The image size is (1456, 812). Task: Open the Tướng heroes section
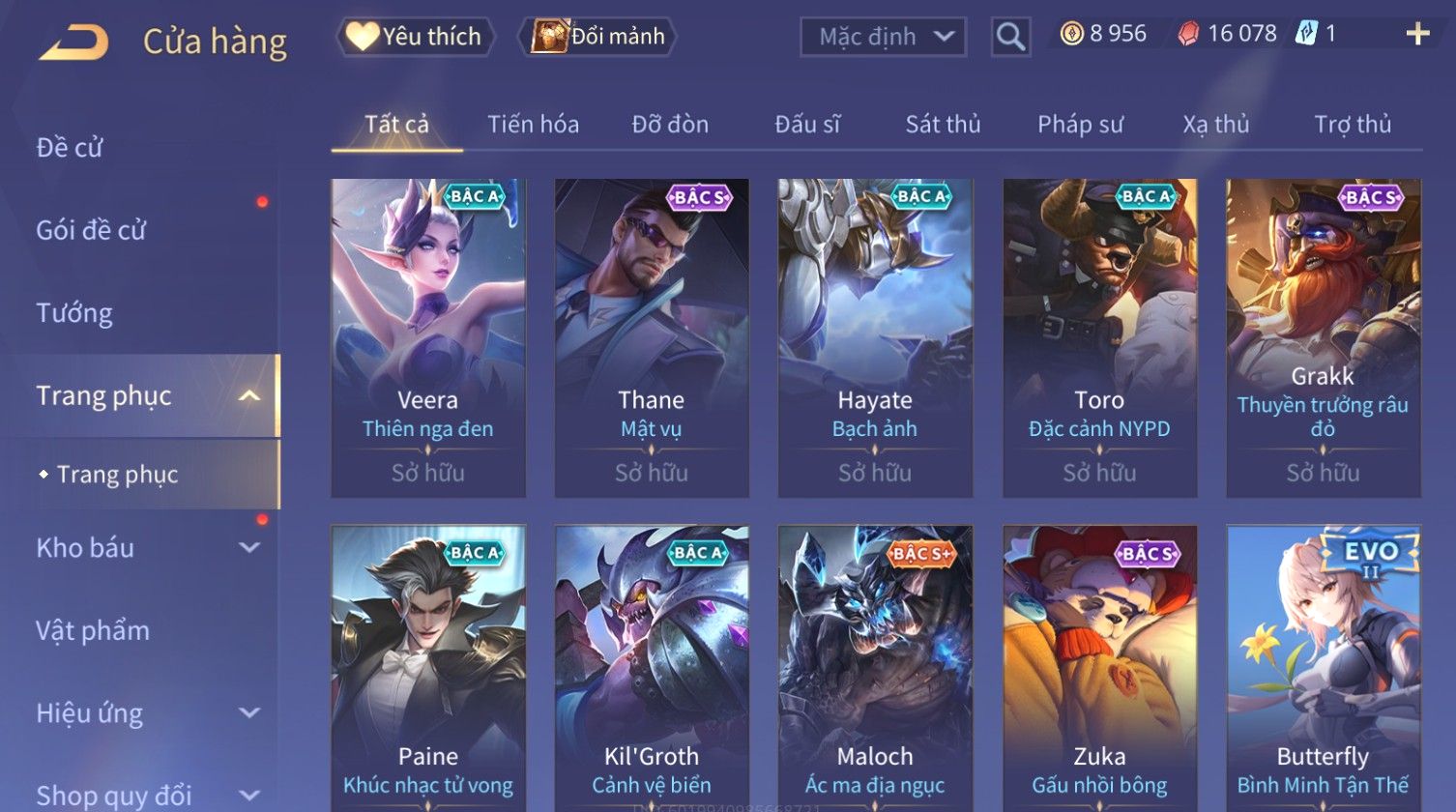click(74, 313)
